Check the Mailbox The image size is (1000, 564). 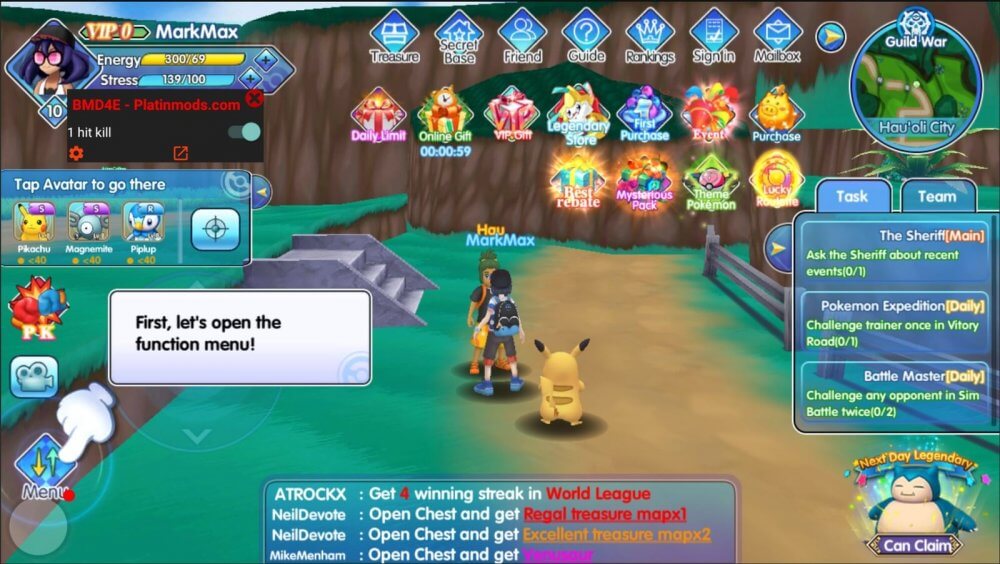tap(777, 35)
